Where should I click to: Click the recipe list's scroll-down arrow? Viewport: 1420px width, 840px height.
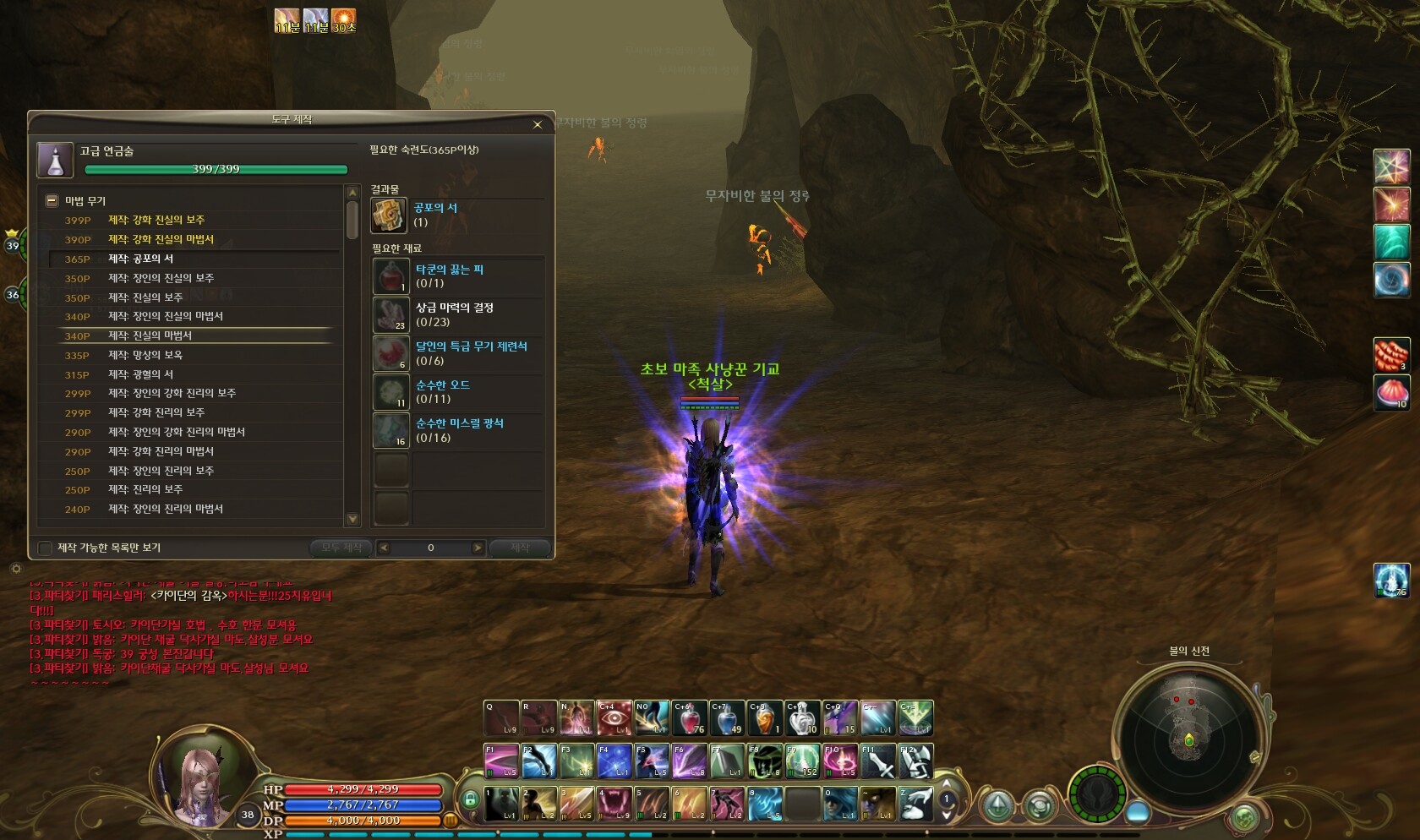(x=352, y=519)
